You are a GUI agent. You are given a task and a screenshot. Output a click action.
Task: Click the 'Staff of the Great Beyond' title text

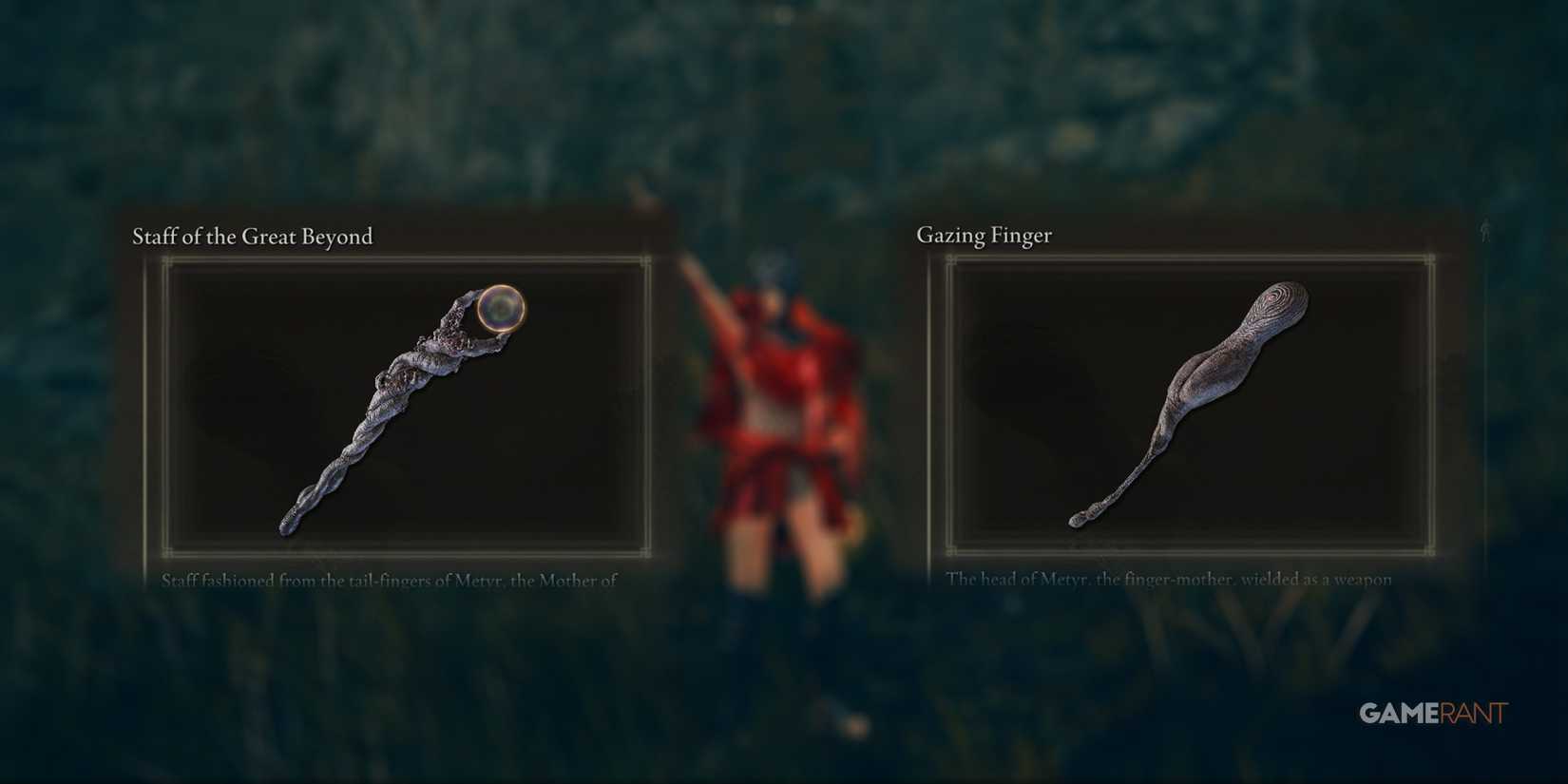[252, 237]
